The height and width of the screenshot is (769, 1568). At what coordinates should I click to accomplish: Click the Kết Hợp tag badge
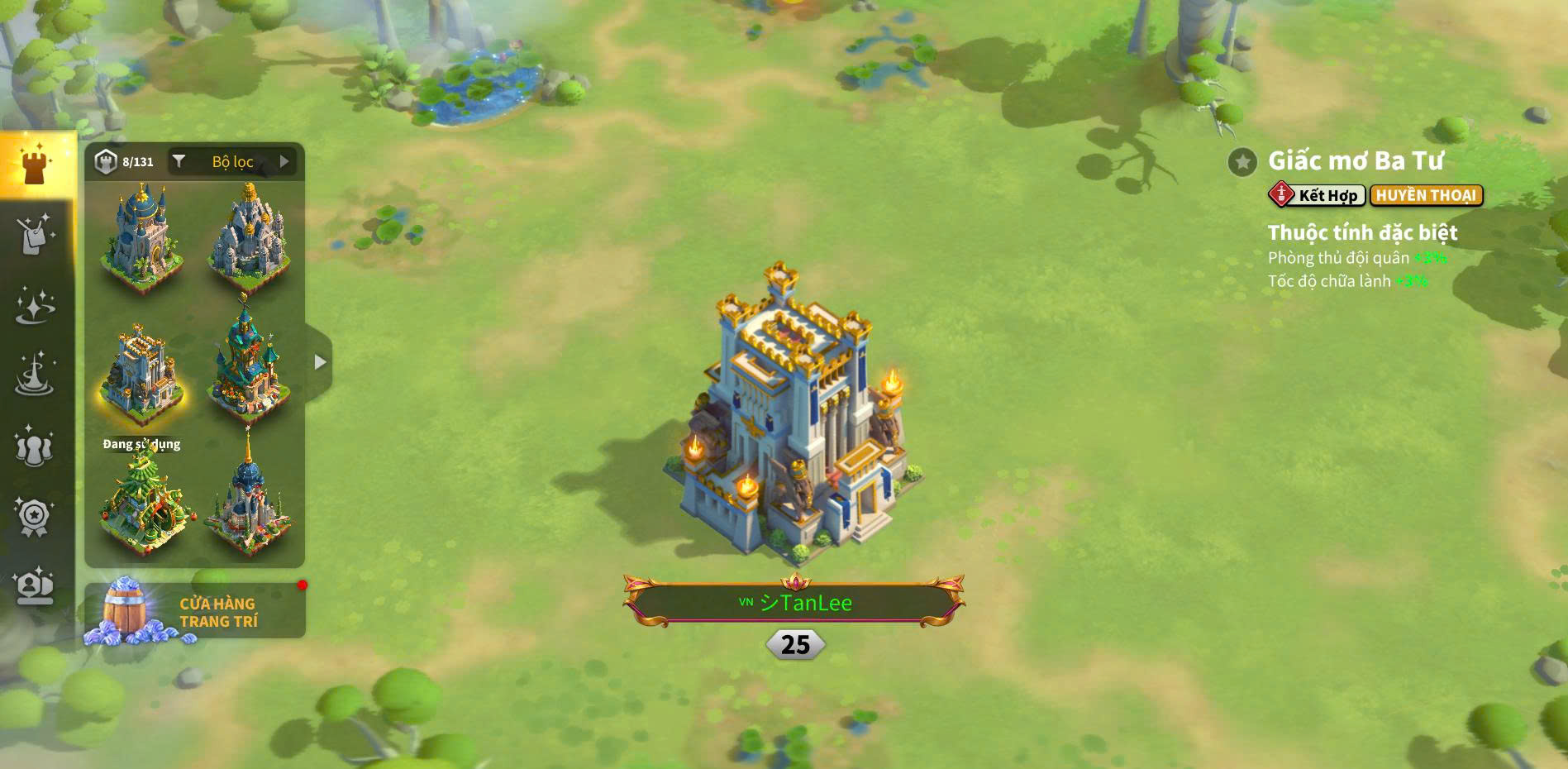[1317, 195]
